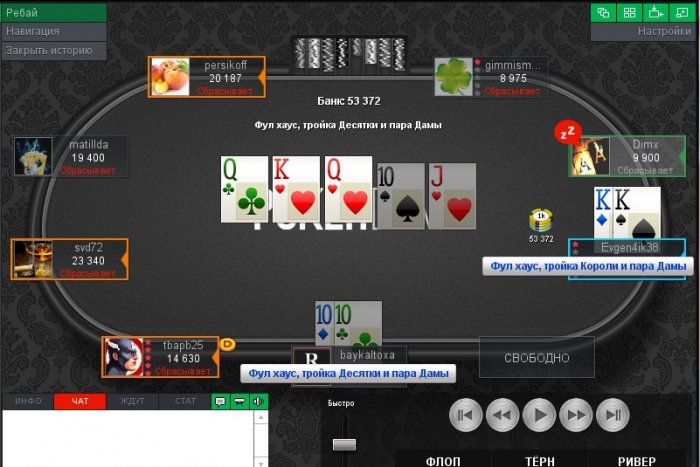Skip to the start of the replay
The height and width of the screenshot is (467, 700).
click(x=465, y=414)
